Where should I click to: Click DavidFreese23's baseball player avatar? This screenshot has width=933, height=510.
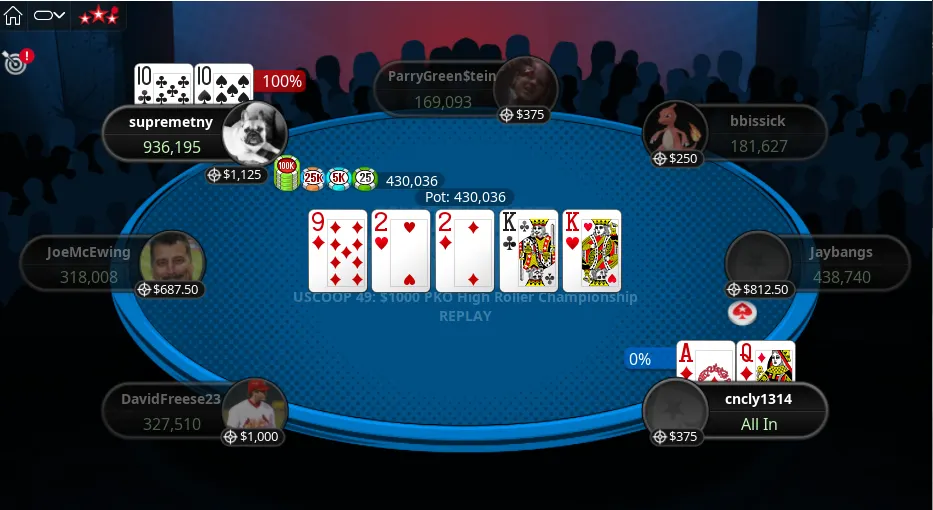254,405
